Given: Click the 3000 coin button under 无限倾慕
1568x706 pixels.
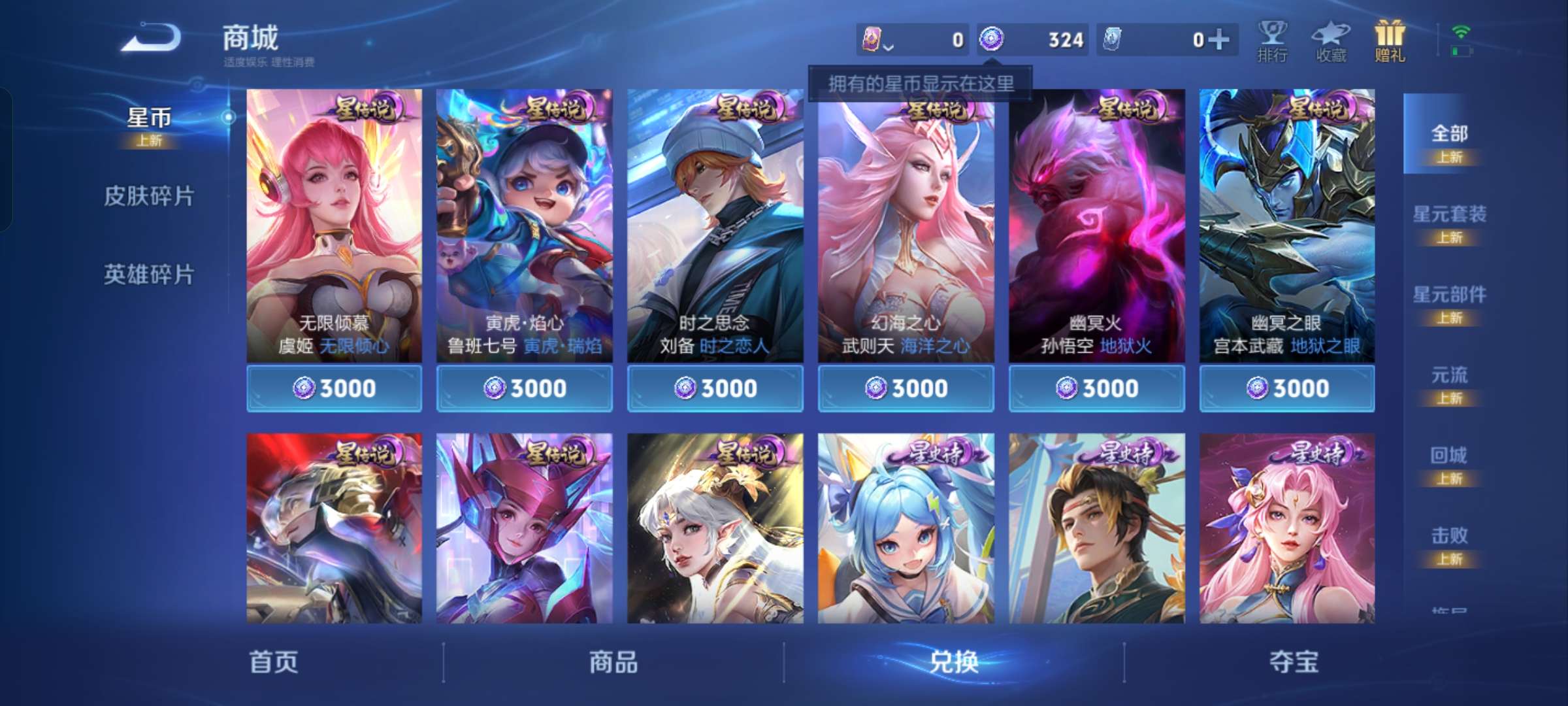Looking at the screenshot, I should (335, 388).
